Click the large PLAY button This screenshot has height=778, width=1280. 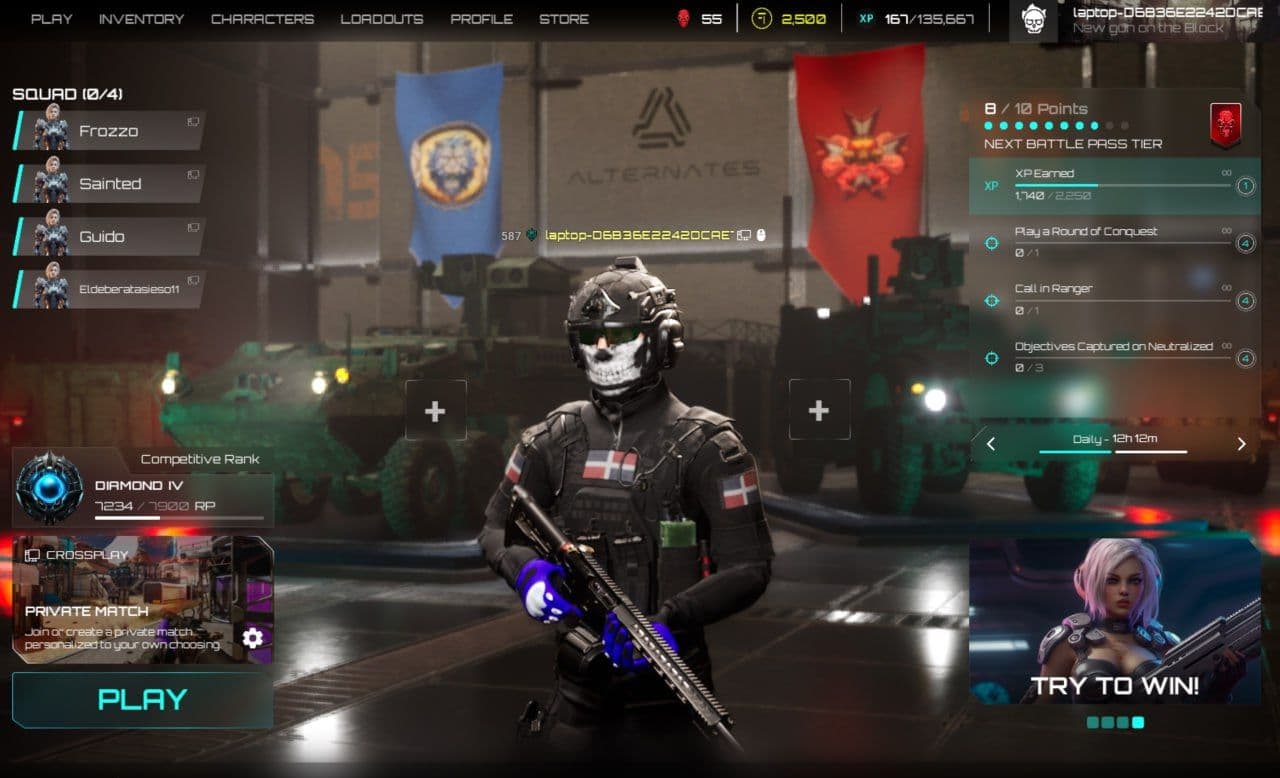tap(142, 699)
